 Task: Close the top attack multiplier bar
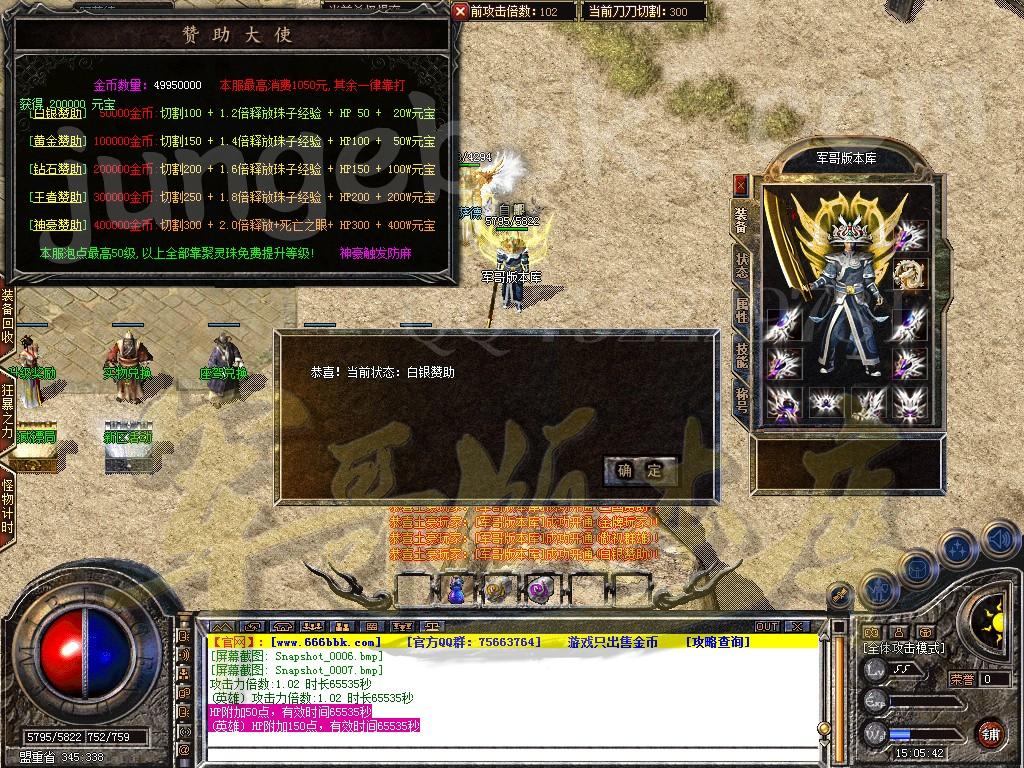[x=460, y=11]
